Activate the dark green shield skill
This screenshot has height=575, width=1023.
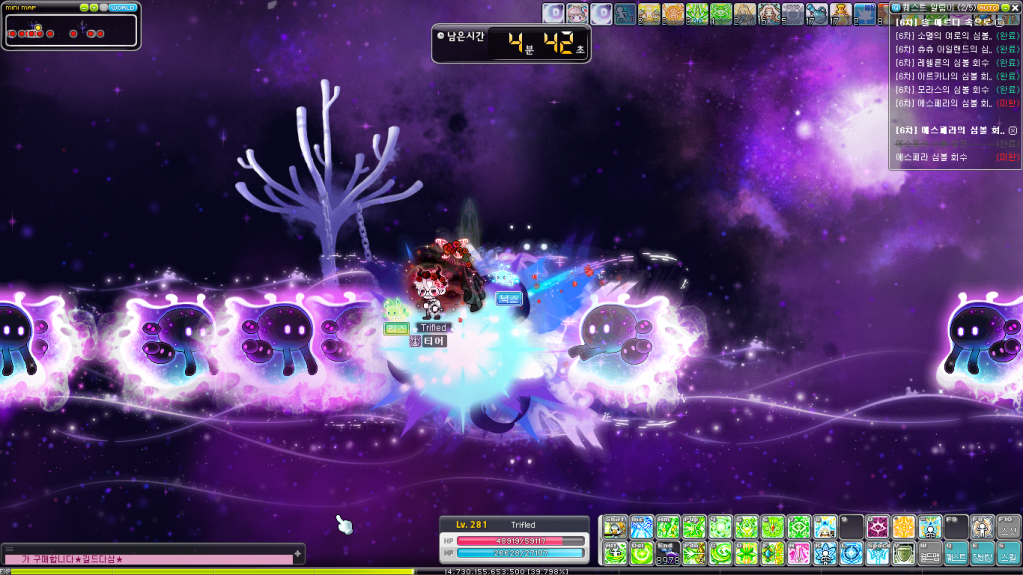coord(903,552)
